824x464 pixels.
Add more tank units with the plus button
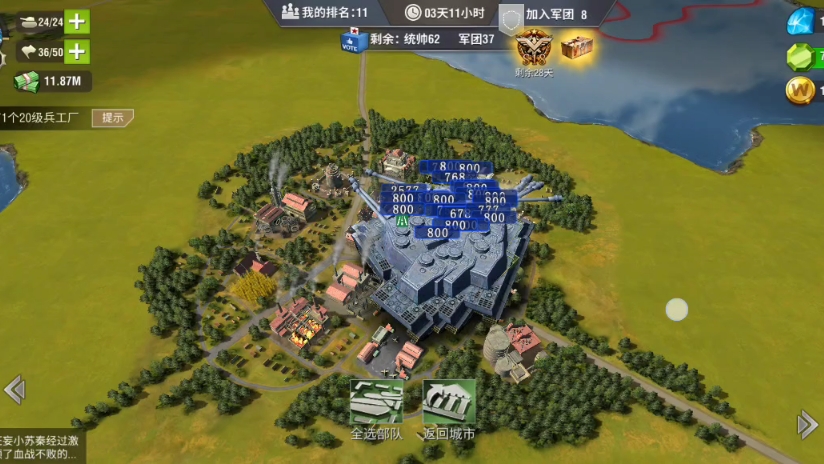pos(76,21)
